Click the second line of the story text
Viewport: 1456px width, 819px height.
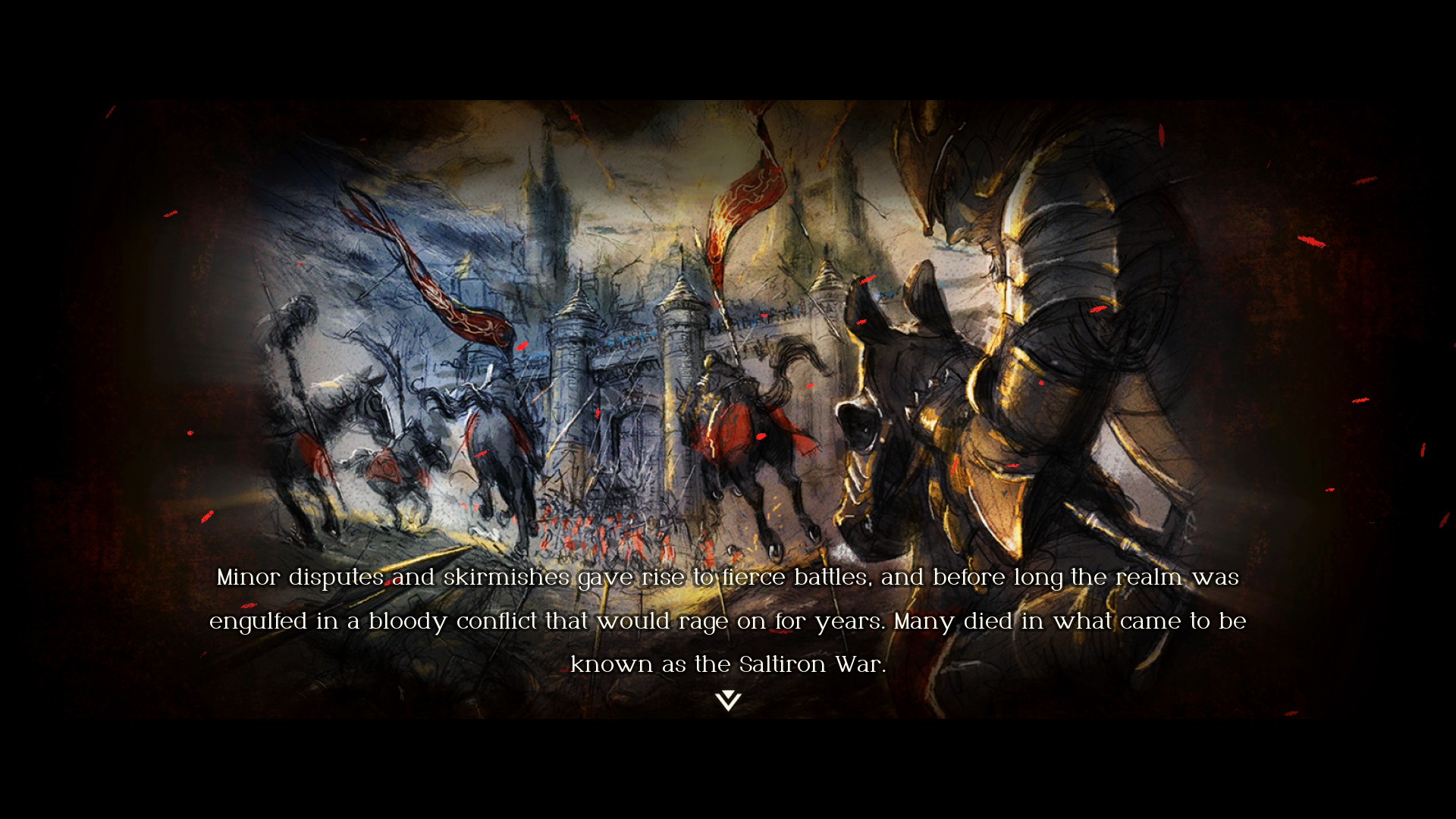coord(728,621)
